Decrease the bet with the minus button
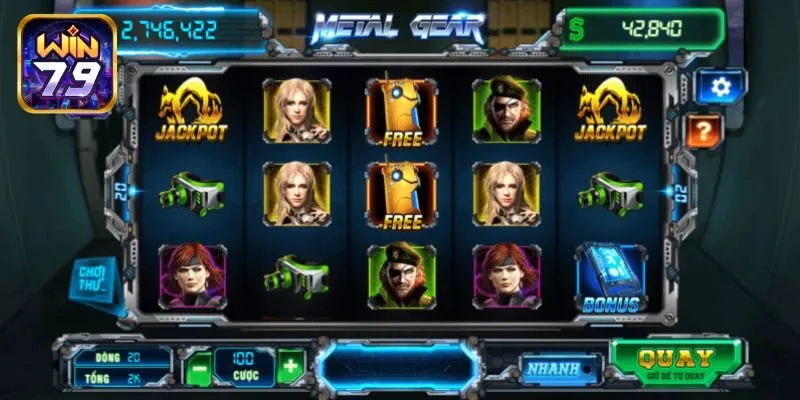Screen dimensions: 800x400 [198, 367]
